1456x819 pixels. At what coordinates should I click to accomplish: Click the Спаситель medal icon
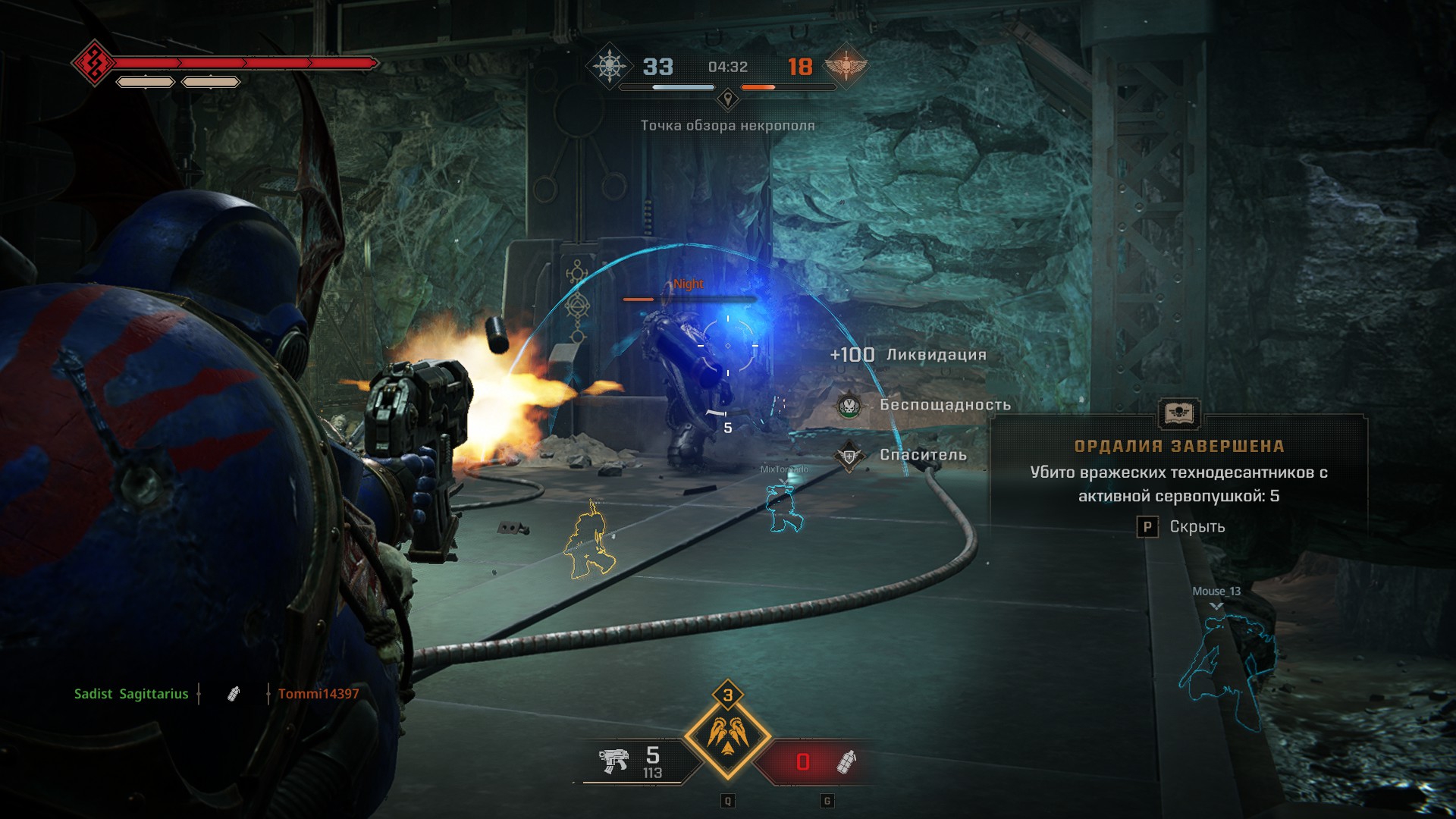849,456
